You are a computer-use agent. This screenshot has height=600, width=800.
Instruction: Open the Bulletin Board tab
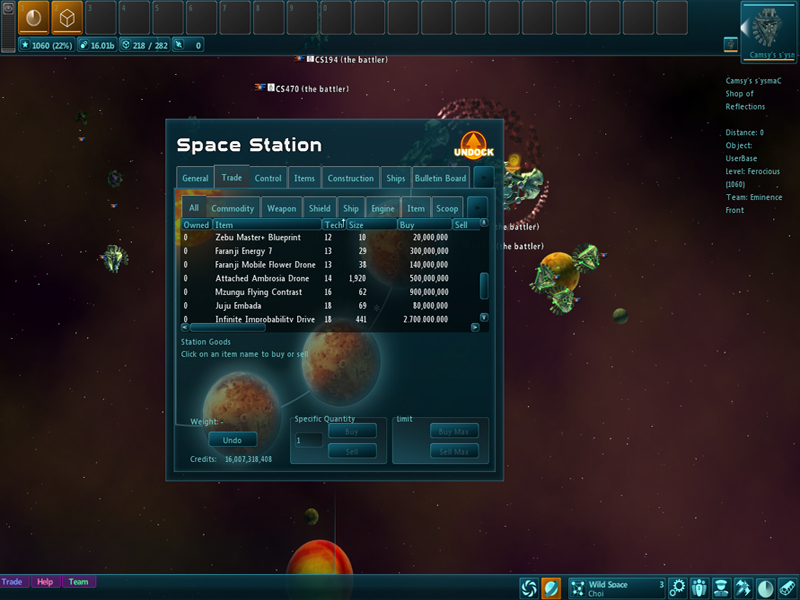(x=441, y=179)
